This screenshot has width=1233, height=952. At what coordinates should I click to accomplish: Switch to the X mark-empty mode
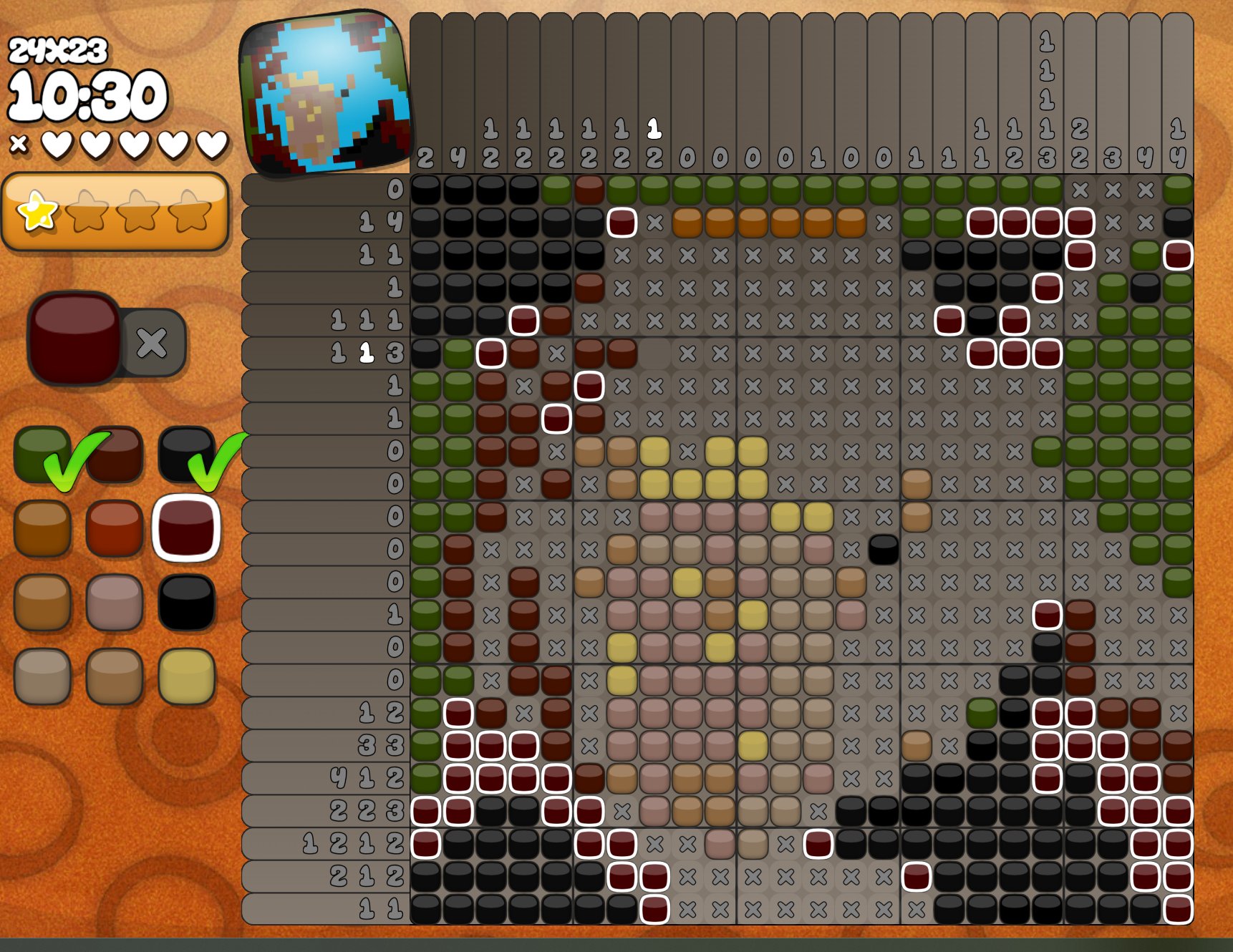click(x=153, y=343)
